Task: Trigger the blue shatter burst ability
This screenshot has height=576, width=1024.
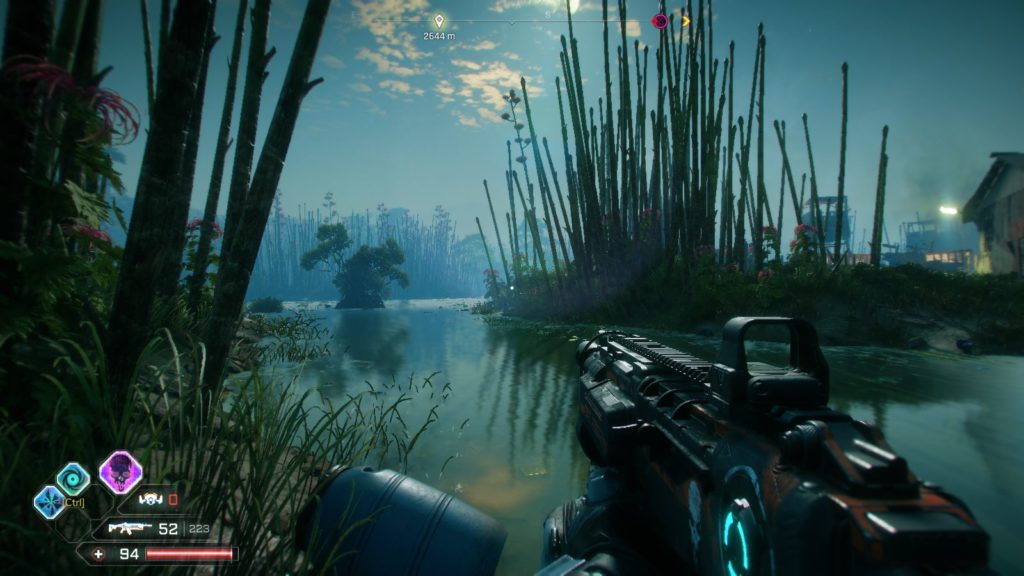Action: [x=48, y=501]
